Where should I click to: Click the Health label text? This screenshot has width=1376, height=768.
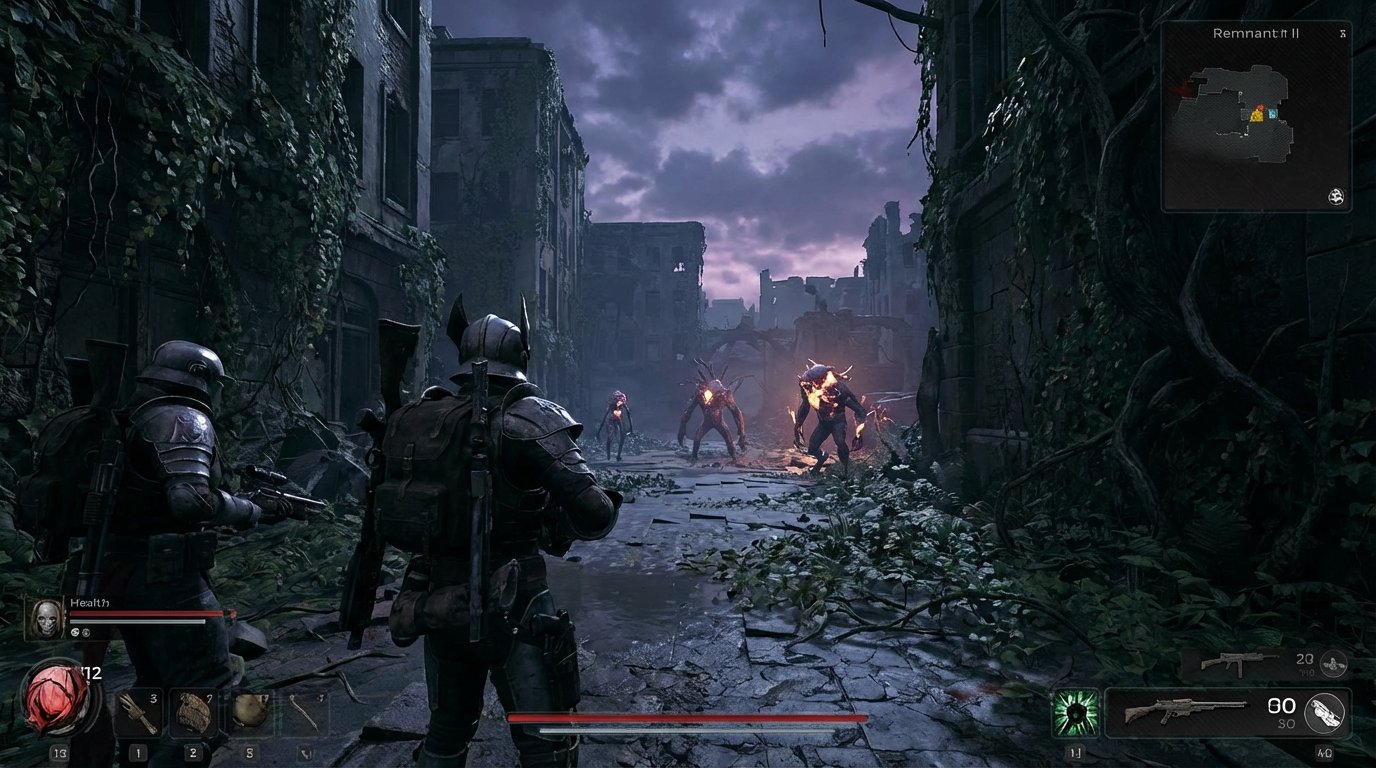88,602
